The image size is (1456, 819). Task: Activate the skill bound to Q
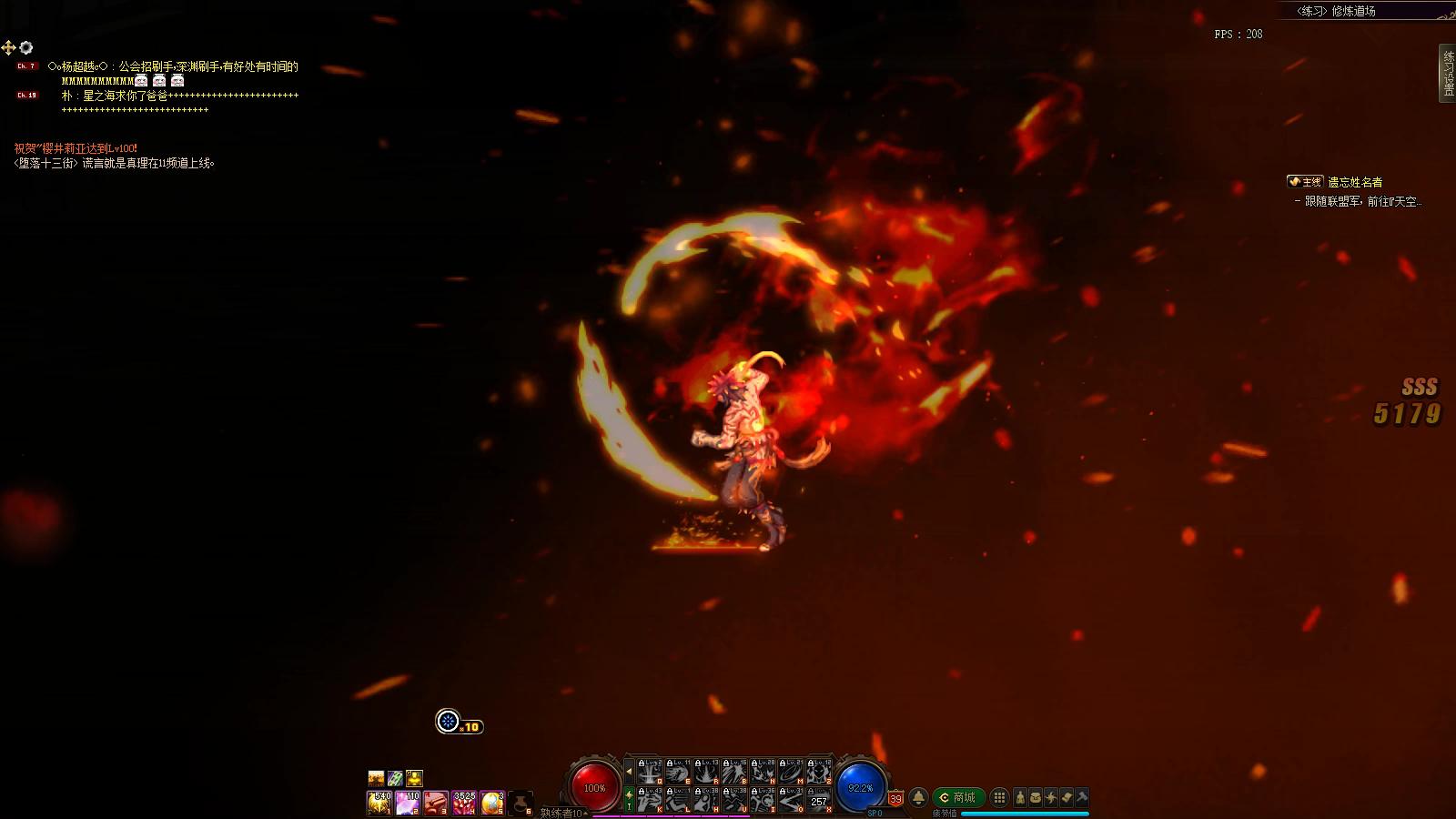[x=649, y=772]
